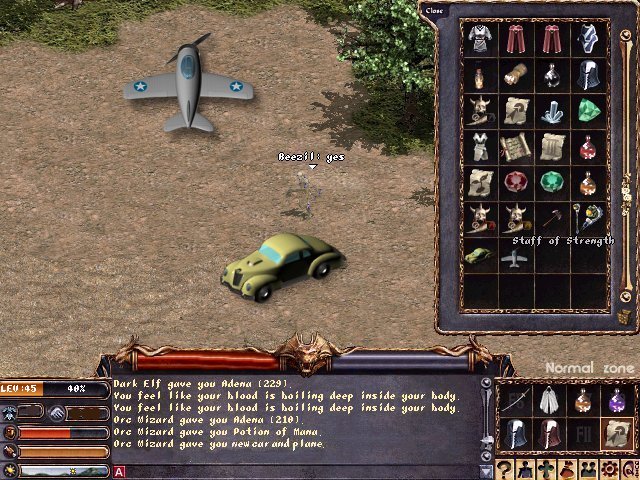The width and height of the screenshot is (640, 480).
Task: Select the green car item in inventory
Action: click(x=480, y=255)
